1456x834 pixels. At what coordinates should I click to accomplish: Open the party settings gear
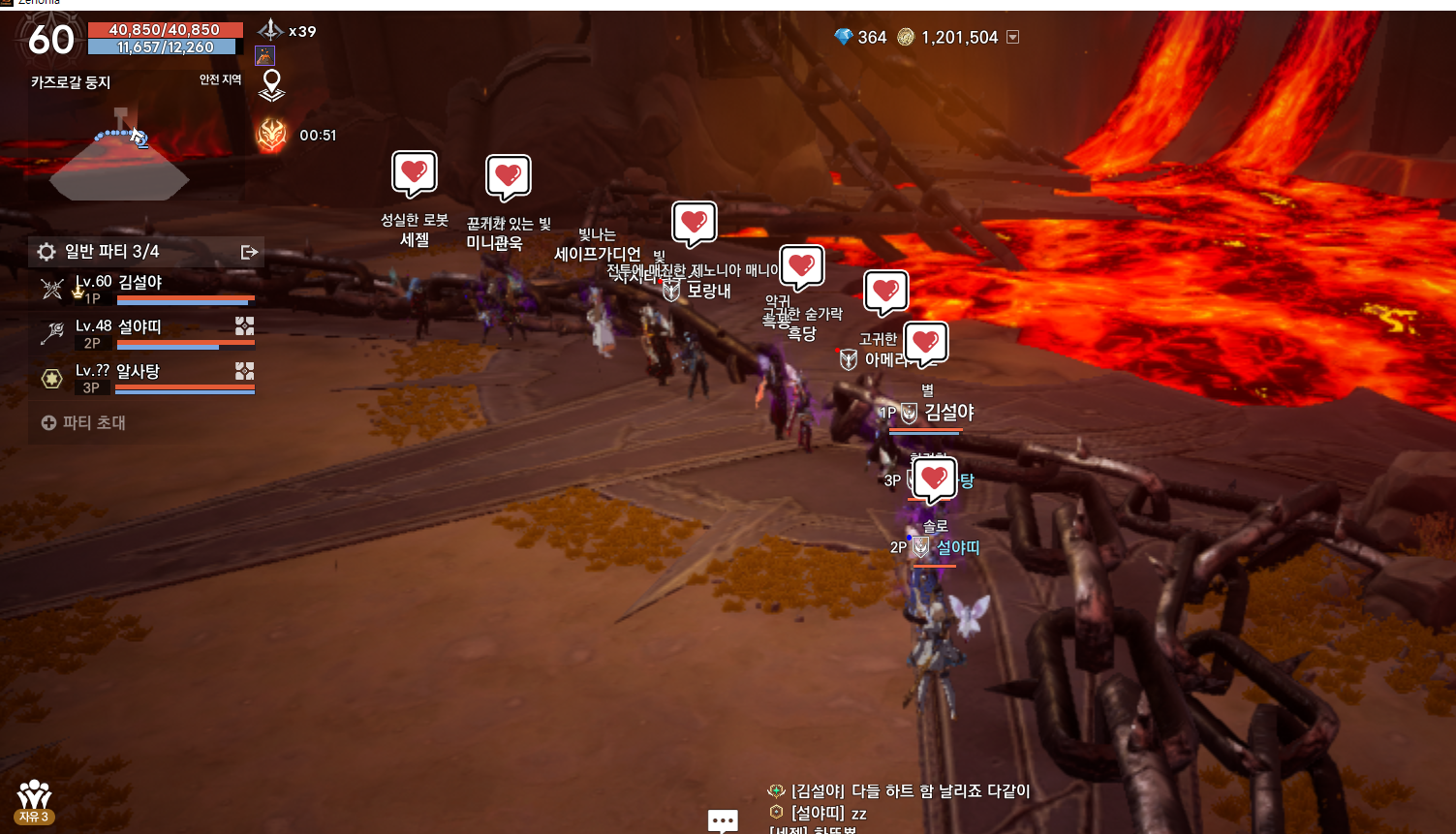46,253
